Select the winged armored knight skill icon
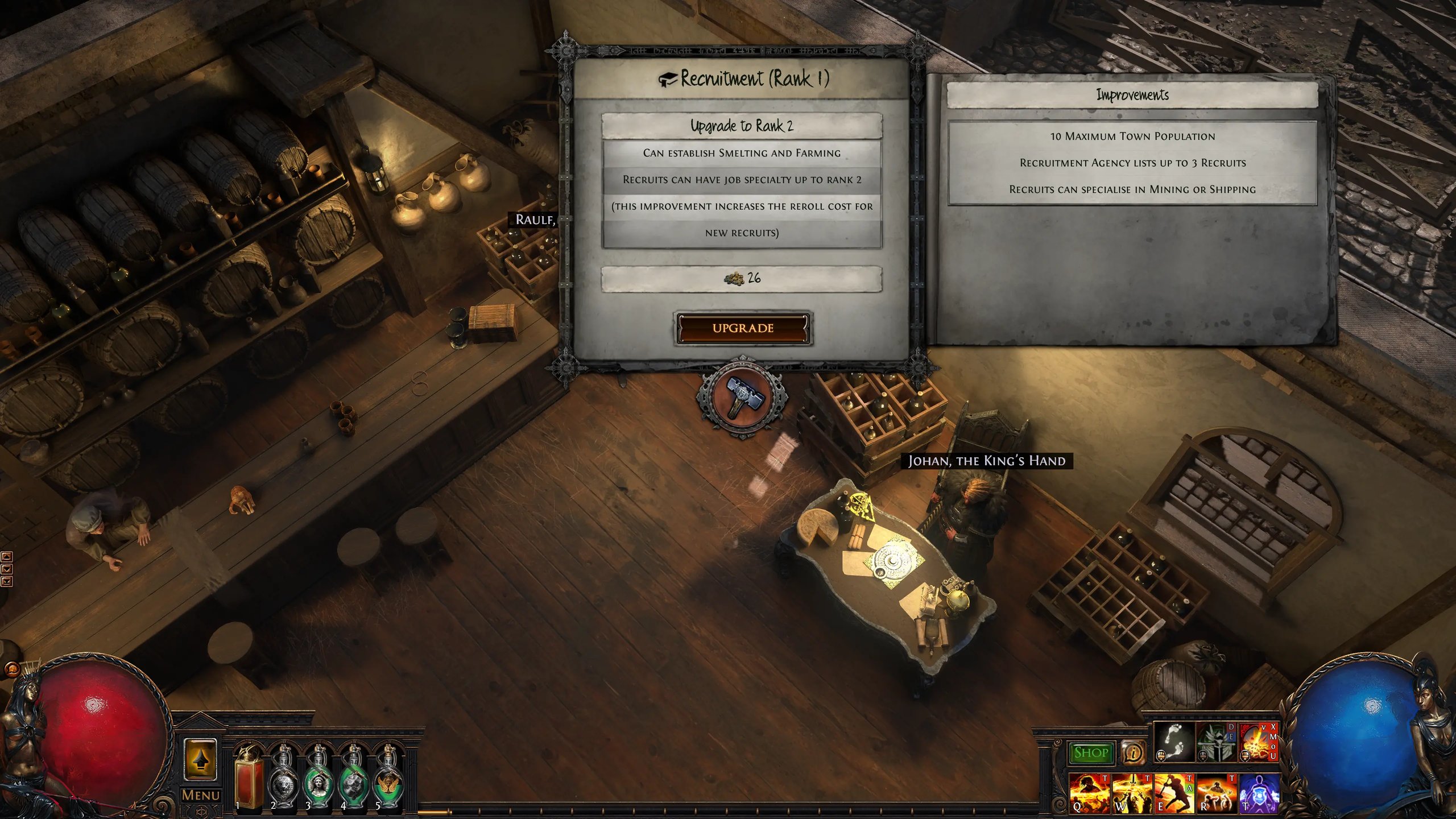This screenshot has width=1456, height=819. (x=1215, y=742)
